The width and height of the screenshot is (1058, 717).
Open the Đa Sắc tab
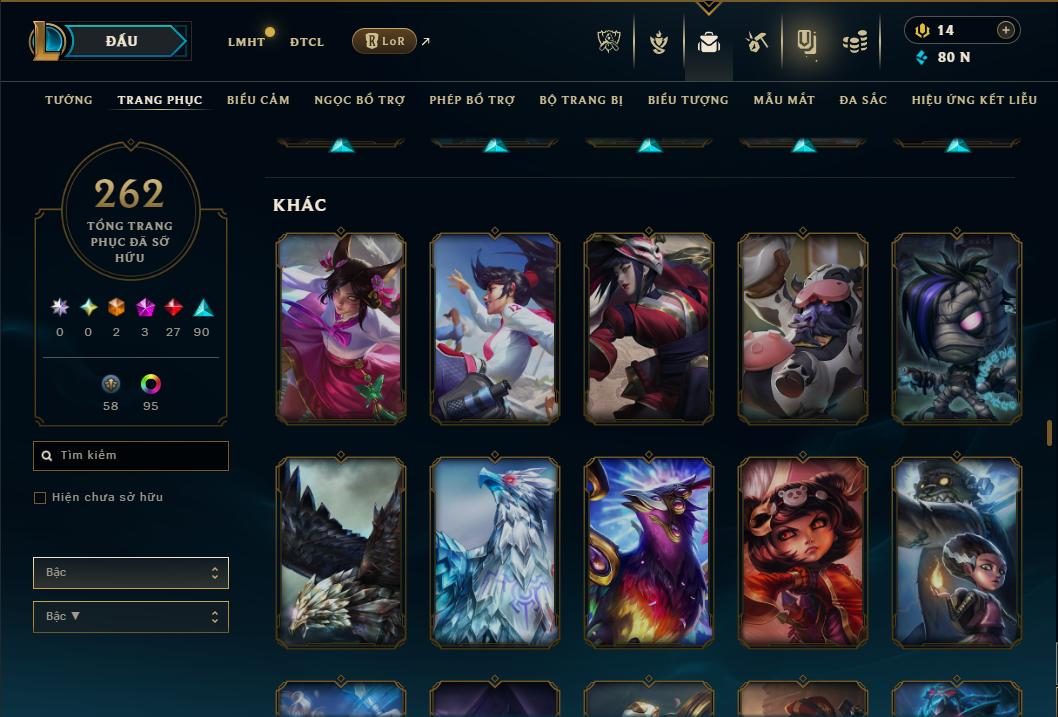coord(863,100)
